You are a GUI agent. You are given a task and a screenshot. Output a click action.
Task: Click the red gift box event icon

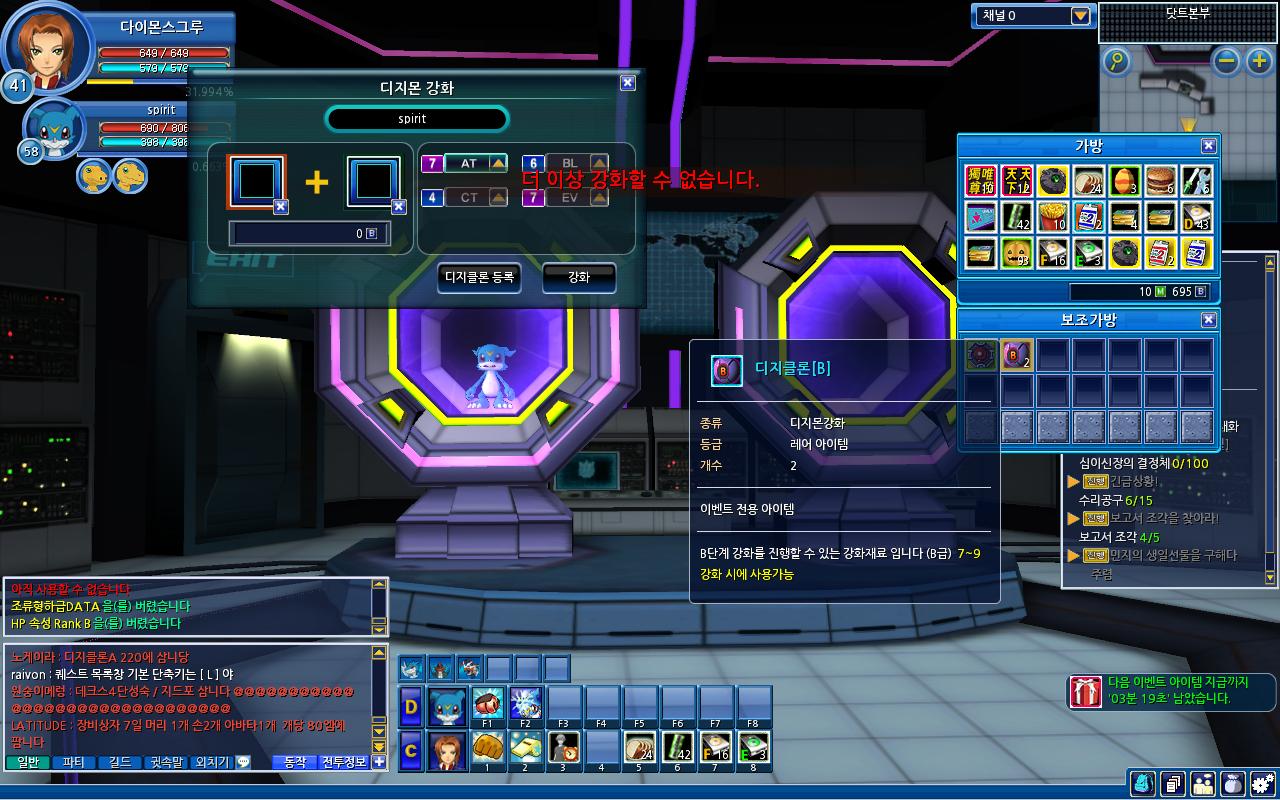pos(1085,692)
